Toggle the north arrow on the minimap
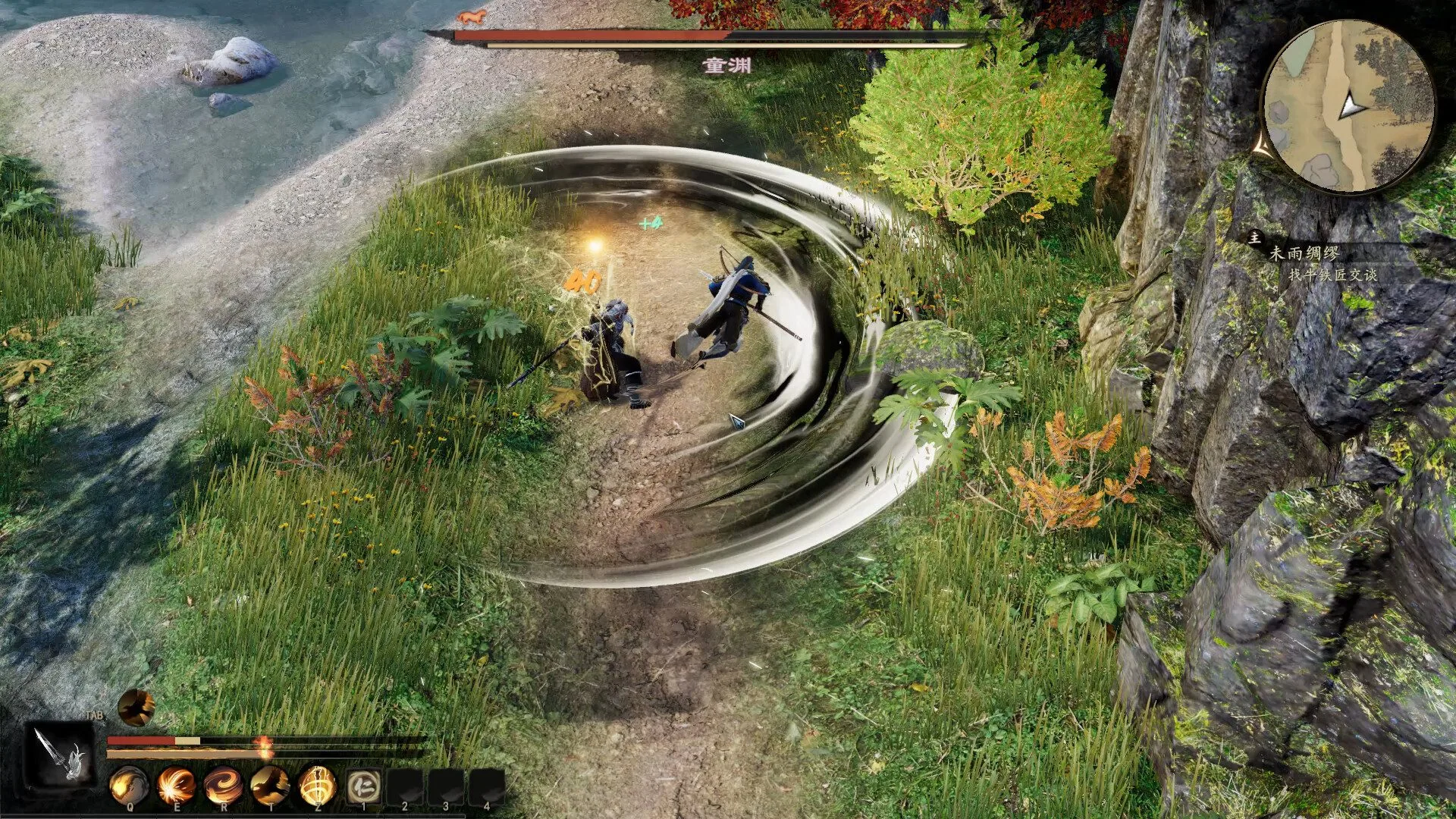 [x=1348, y=106]
